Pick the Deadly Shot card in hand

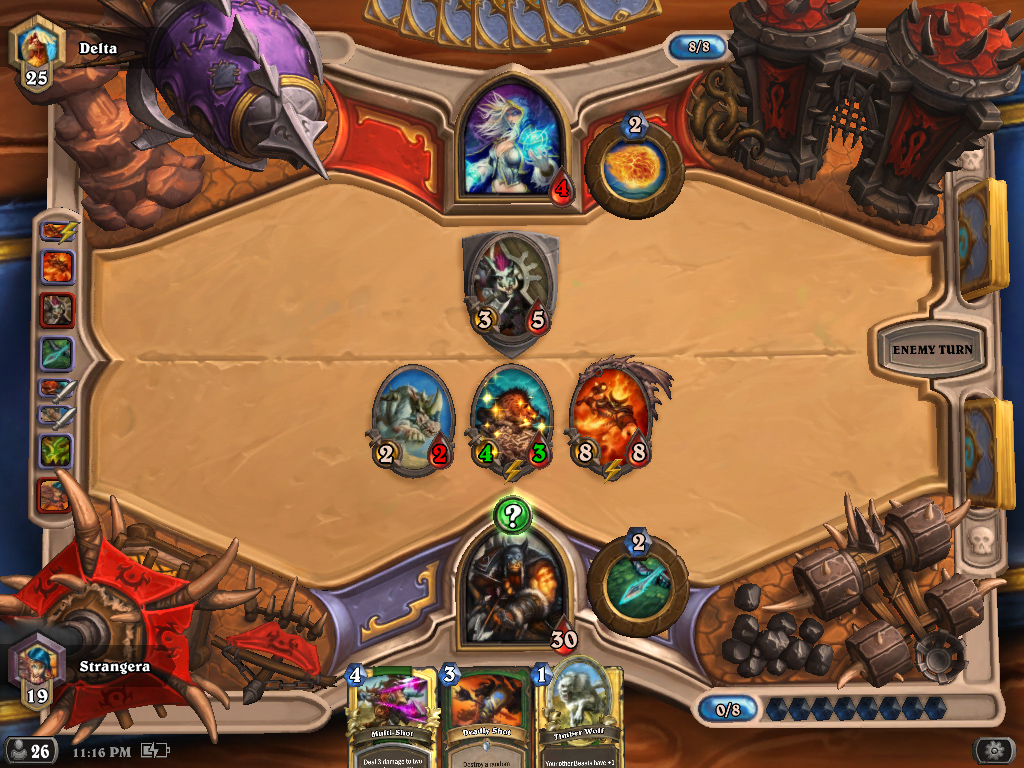coord(486,717)
